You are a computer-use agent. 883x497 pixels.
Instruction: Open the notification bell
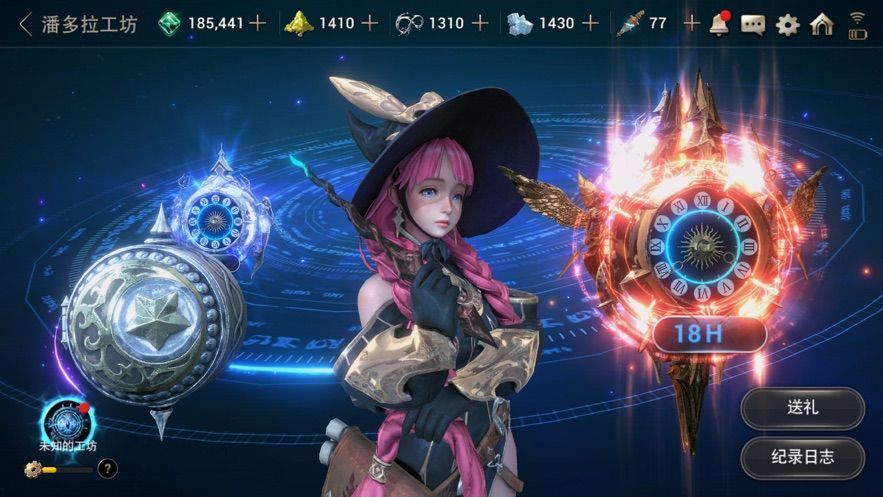pos(719,24)
